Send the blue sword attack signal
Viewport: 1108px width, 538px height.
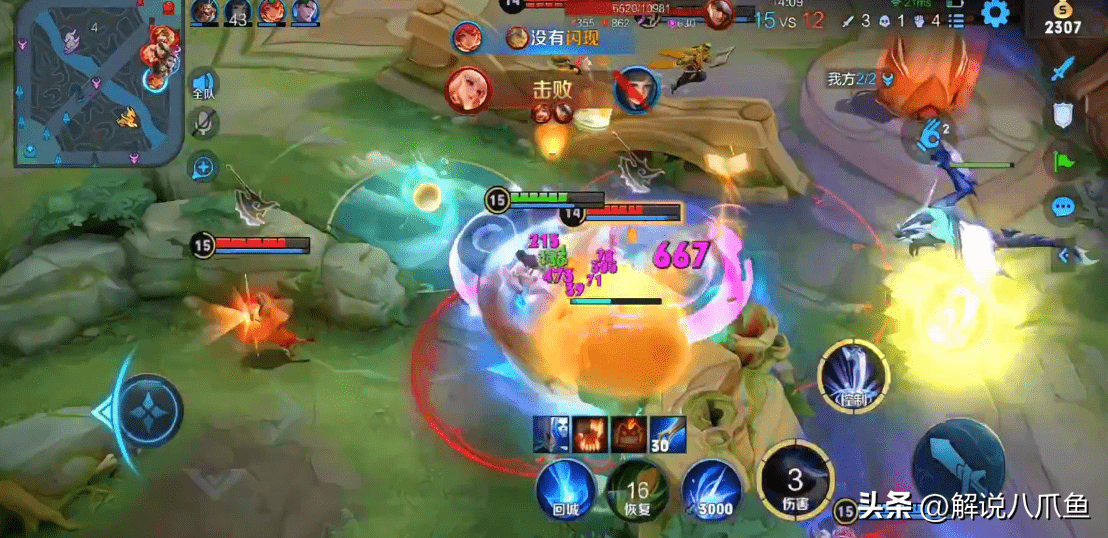click(1063, 70)
